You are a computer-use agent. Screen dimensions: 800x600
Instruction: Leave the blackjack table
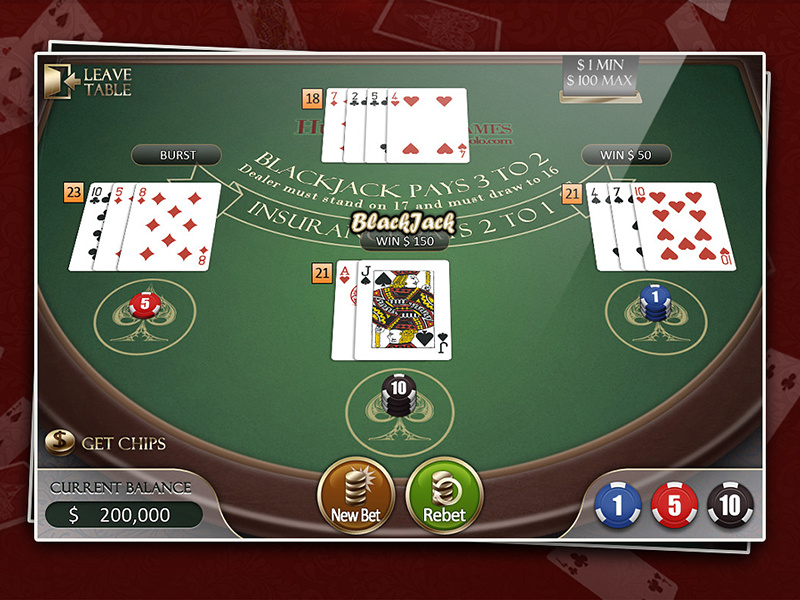tap(88, 81)
